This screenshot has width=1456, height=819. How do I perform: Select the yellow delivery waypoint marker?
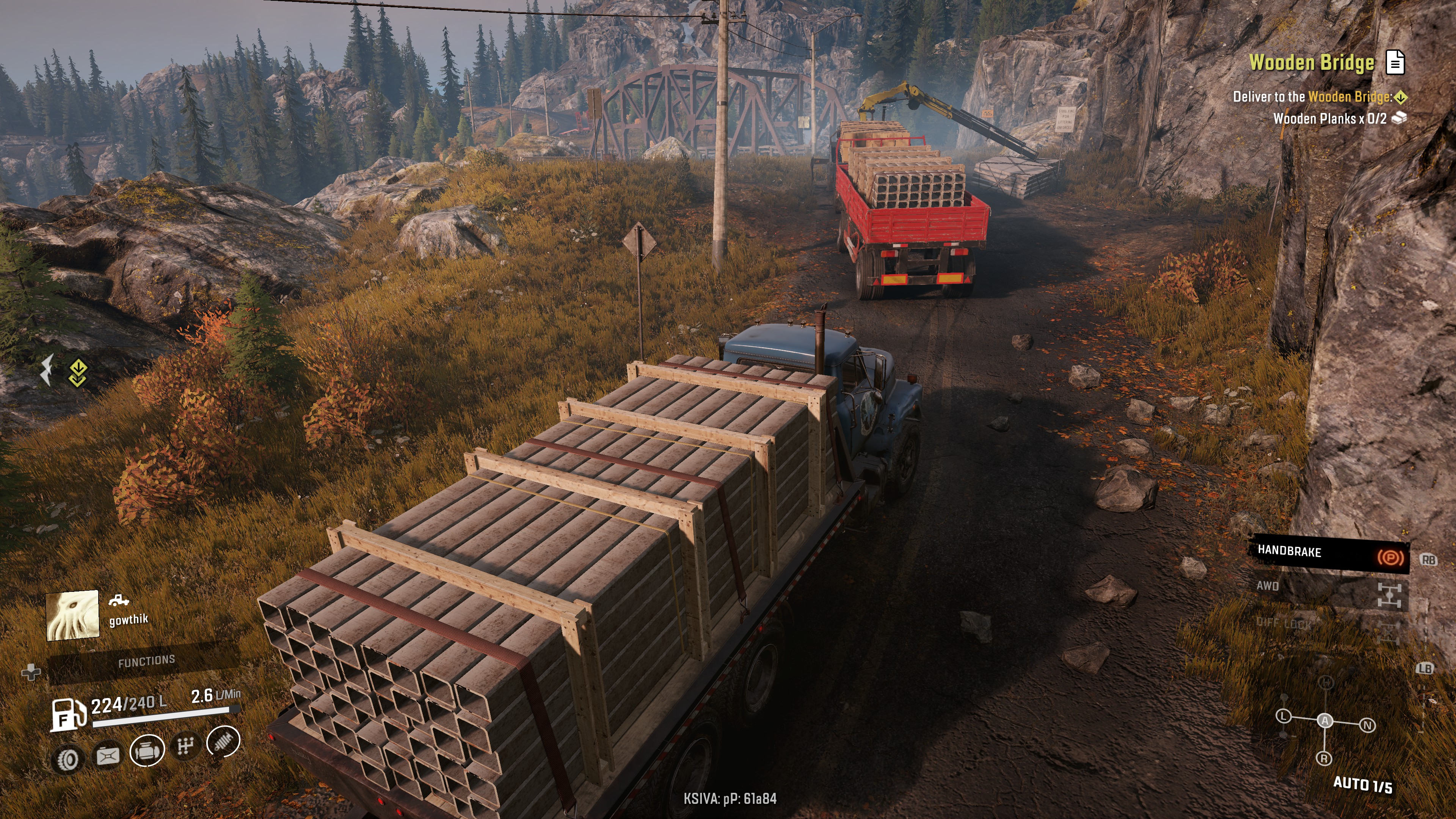(77, 373)
